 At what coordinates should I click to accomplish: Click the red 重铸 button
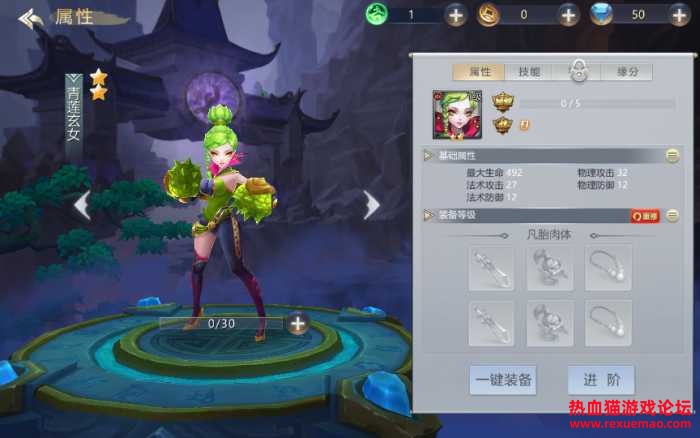(644, 215)
